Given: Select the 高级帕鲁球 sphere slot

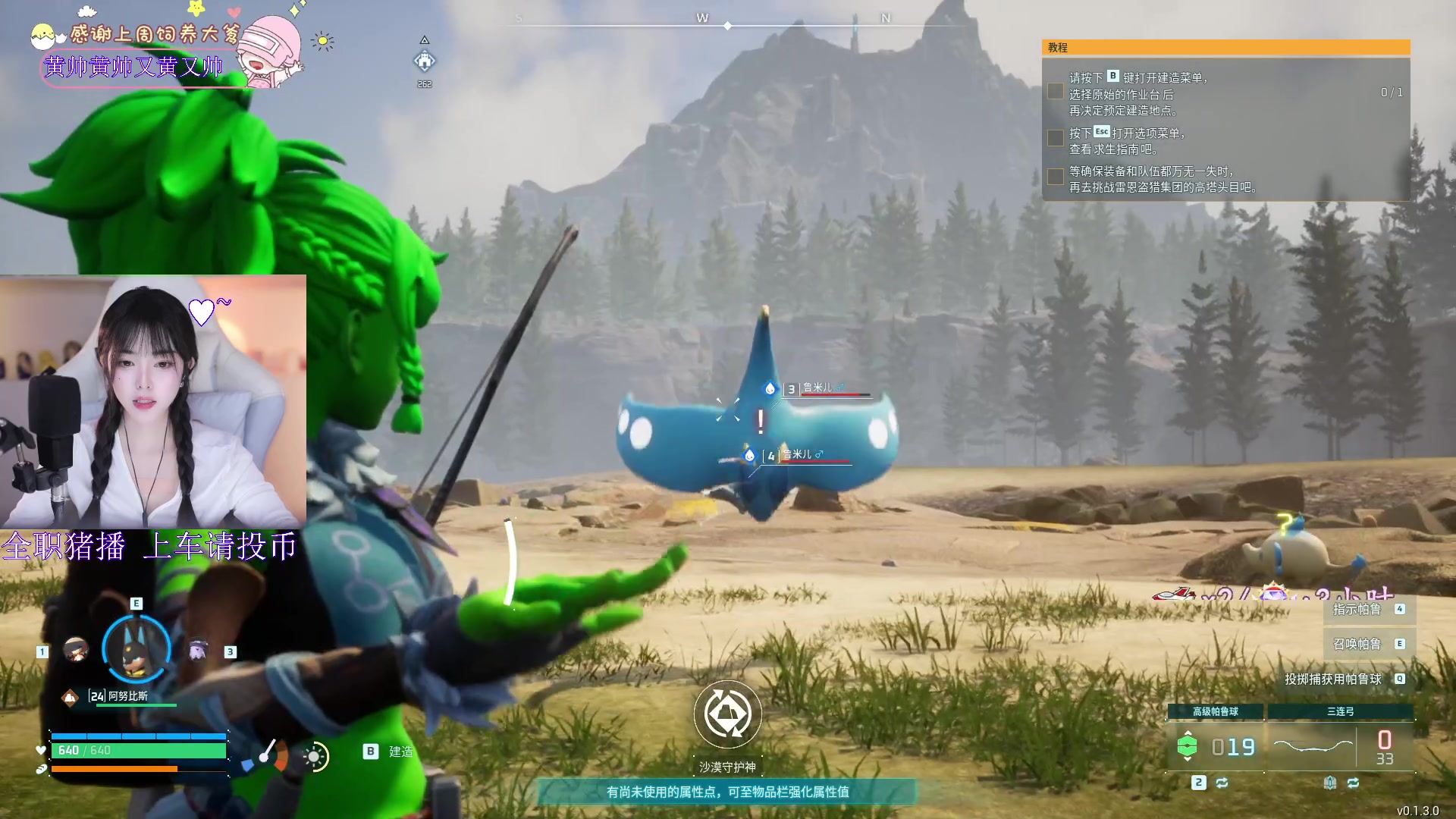Looking at the screenshot, I should point(1215,745).
